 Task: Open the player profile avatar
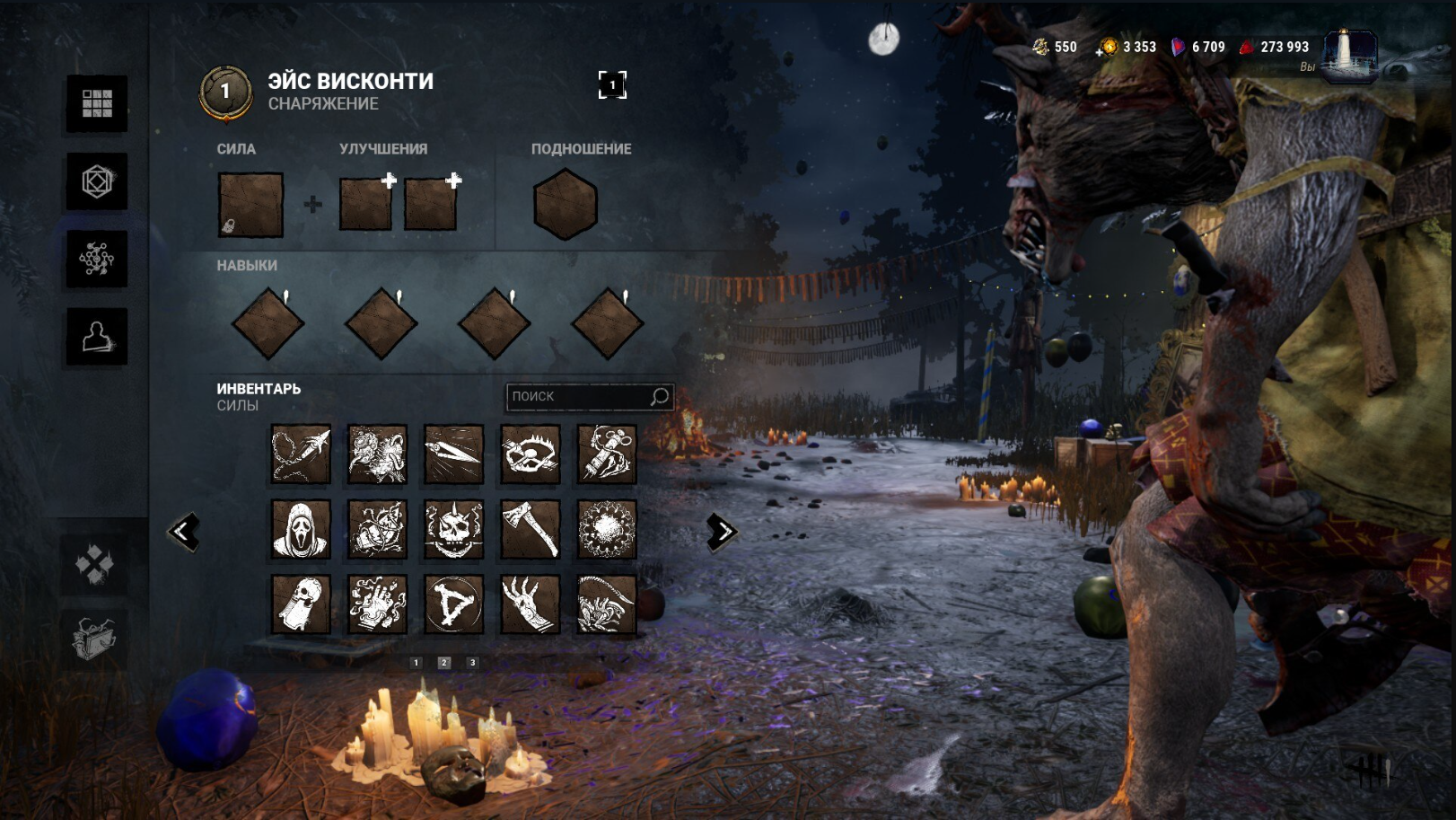click(1349, 56)
